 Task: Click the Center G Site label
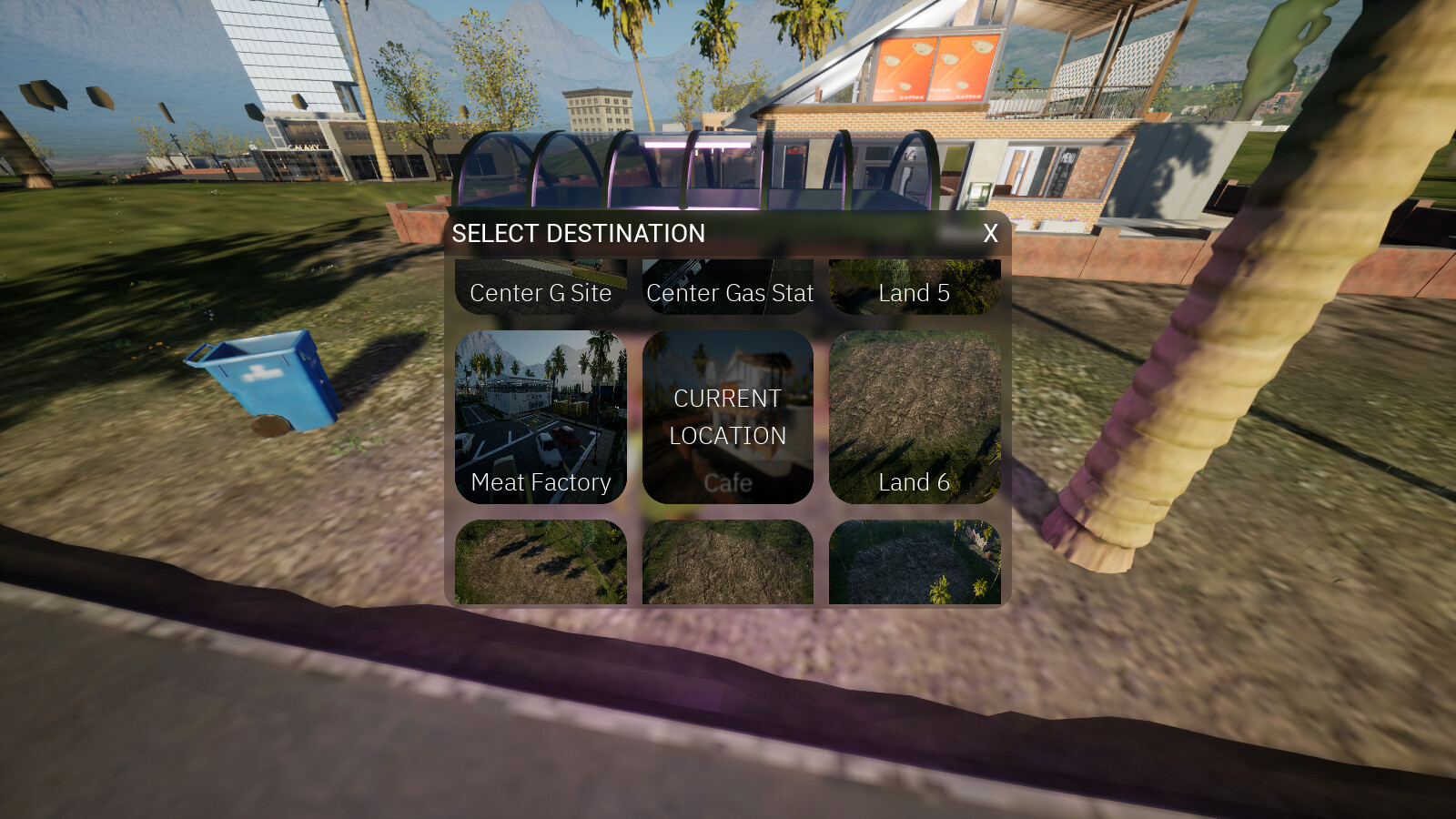coord(540,293)
